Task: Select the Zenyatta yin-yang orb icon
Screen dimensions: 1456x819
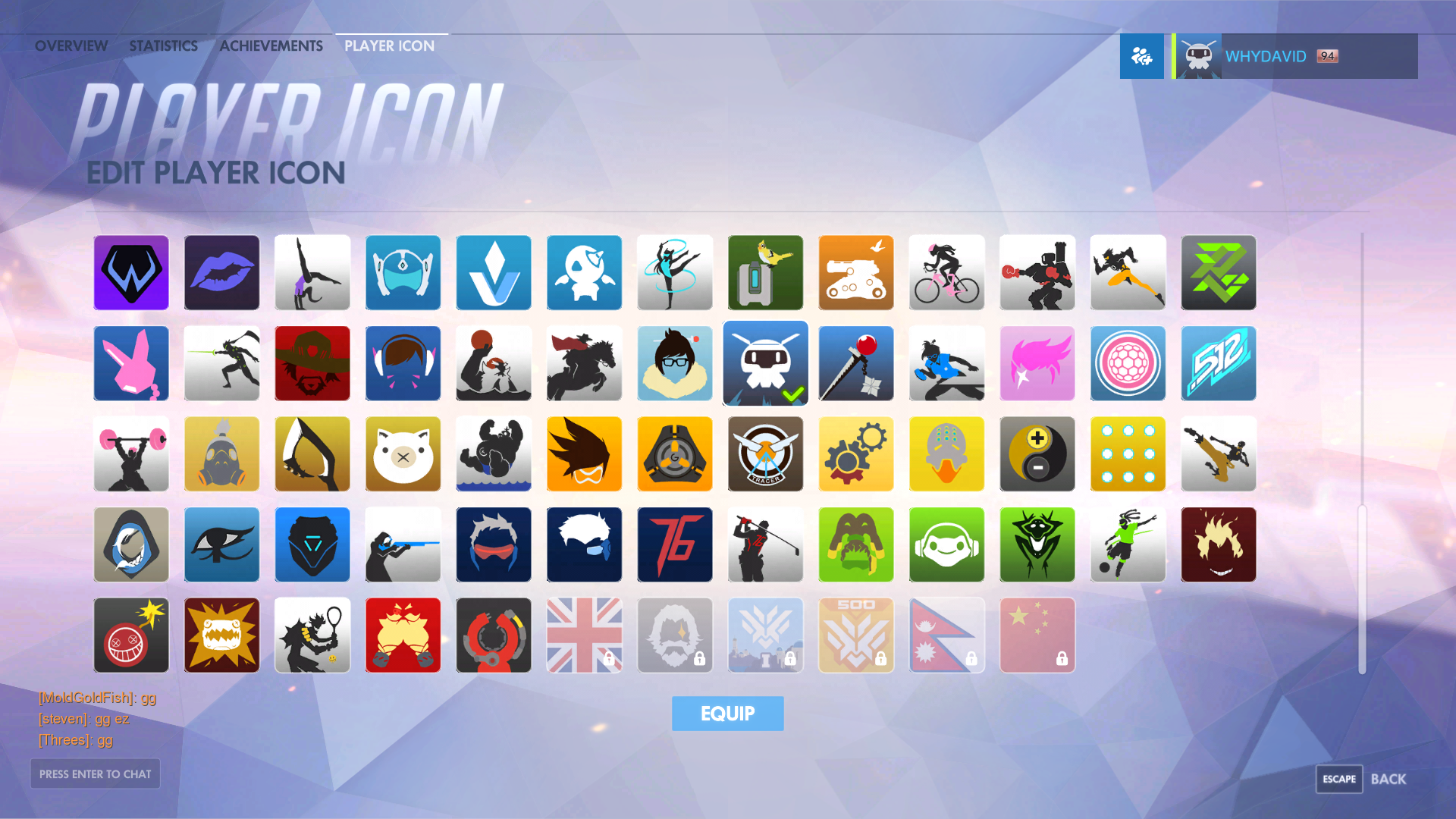Action: (1037, 454)
